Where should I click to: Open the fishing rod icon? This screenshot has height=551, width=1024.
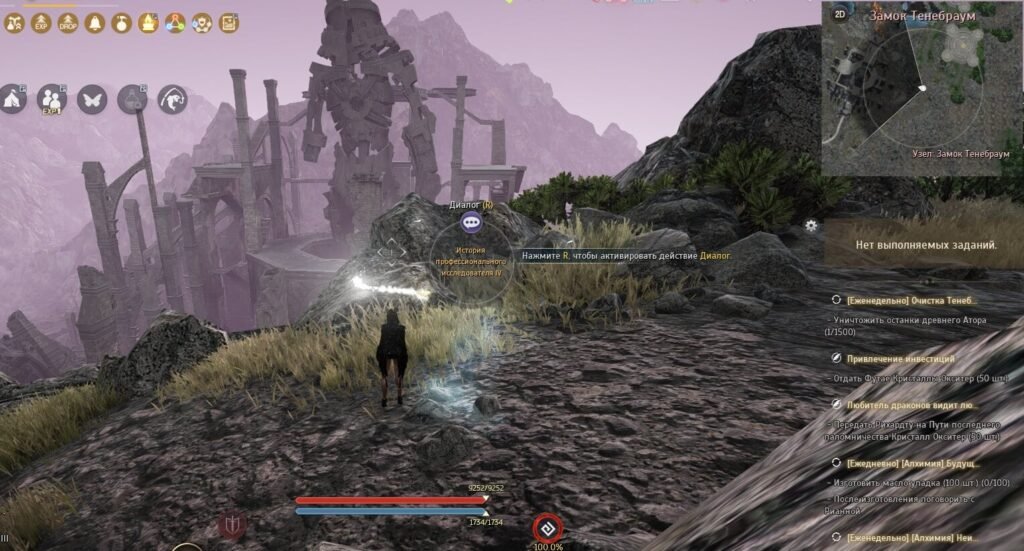click(173, 99)
